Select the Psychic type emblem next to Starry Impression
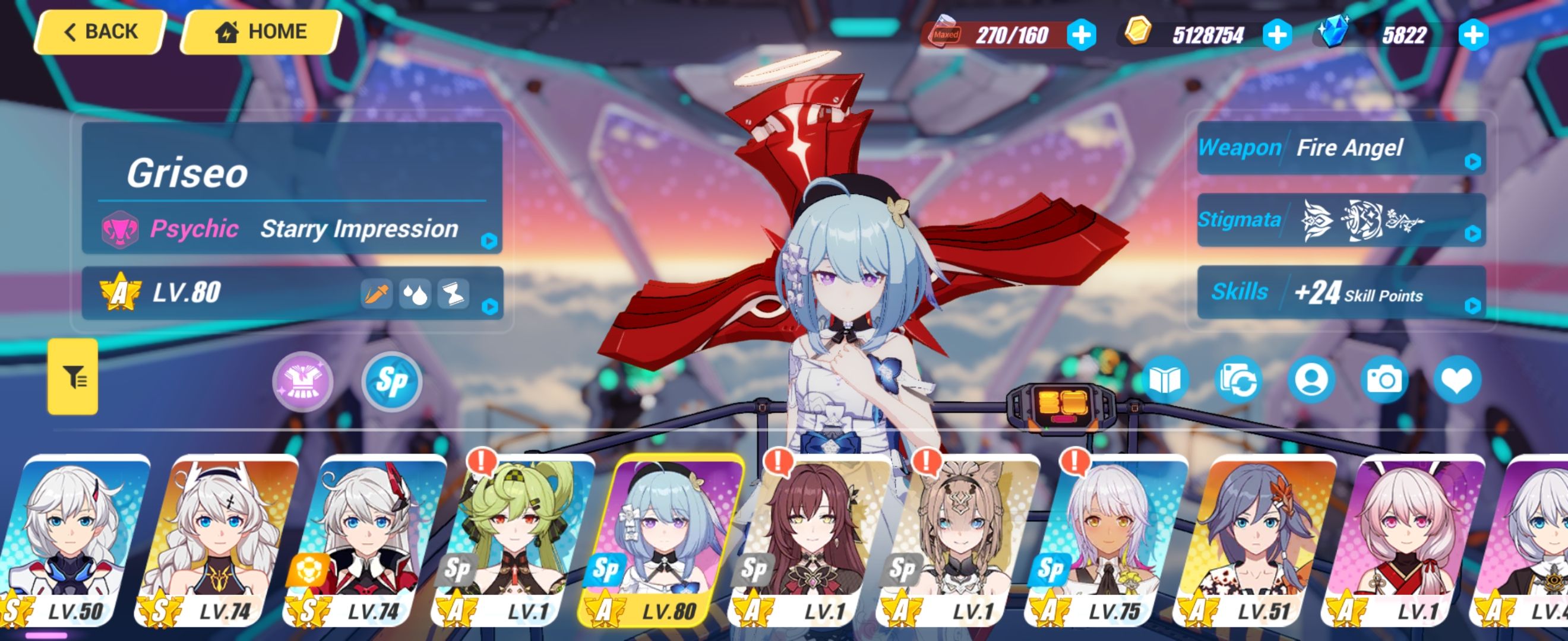This screenshot has width=1568, height=641. click(119, 230)
